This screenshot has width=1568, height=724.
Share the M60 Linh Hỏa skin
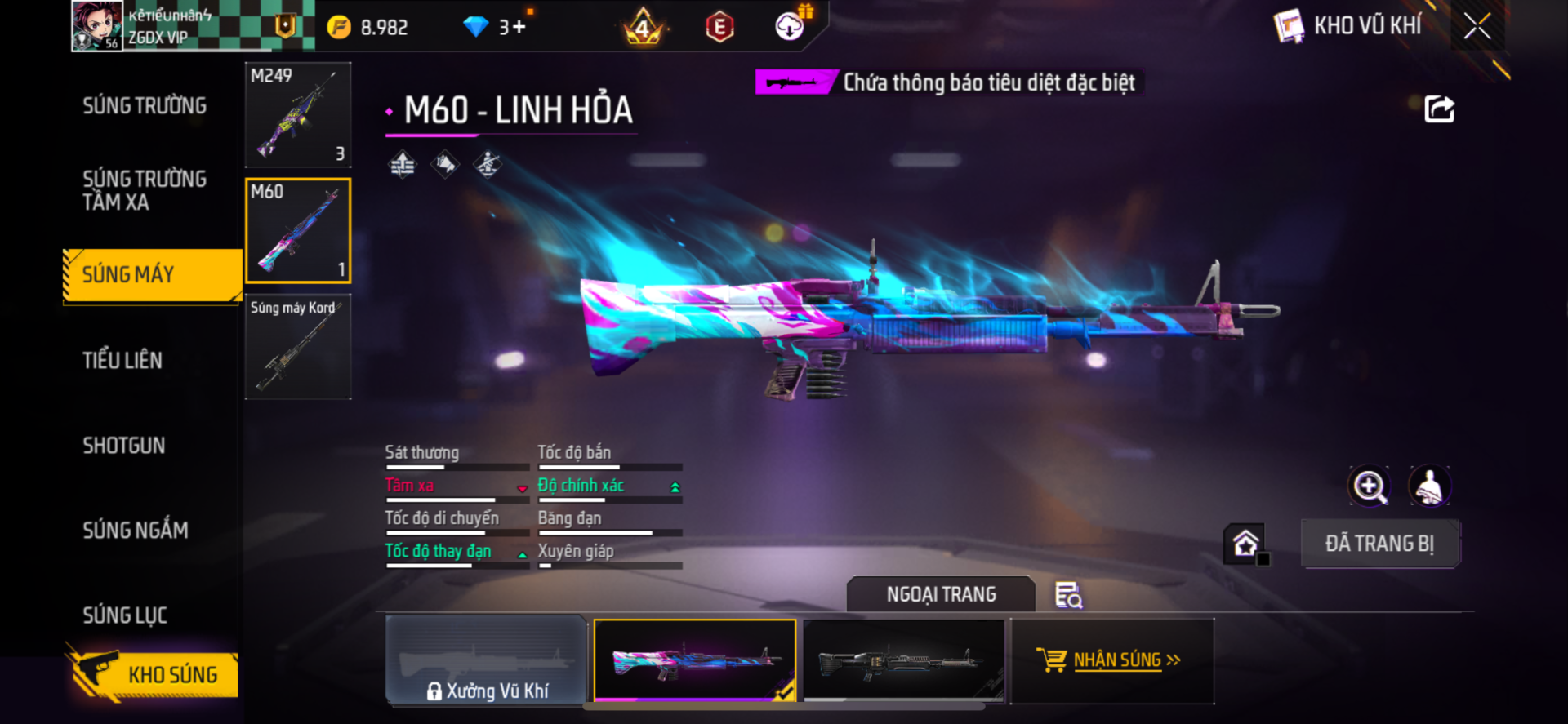pos(1439,109)
